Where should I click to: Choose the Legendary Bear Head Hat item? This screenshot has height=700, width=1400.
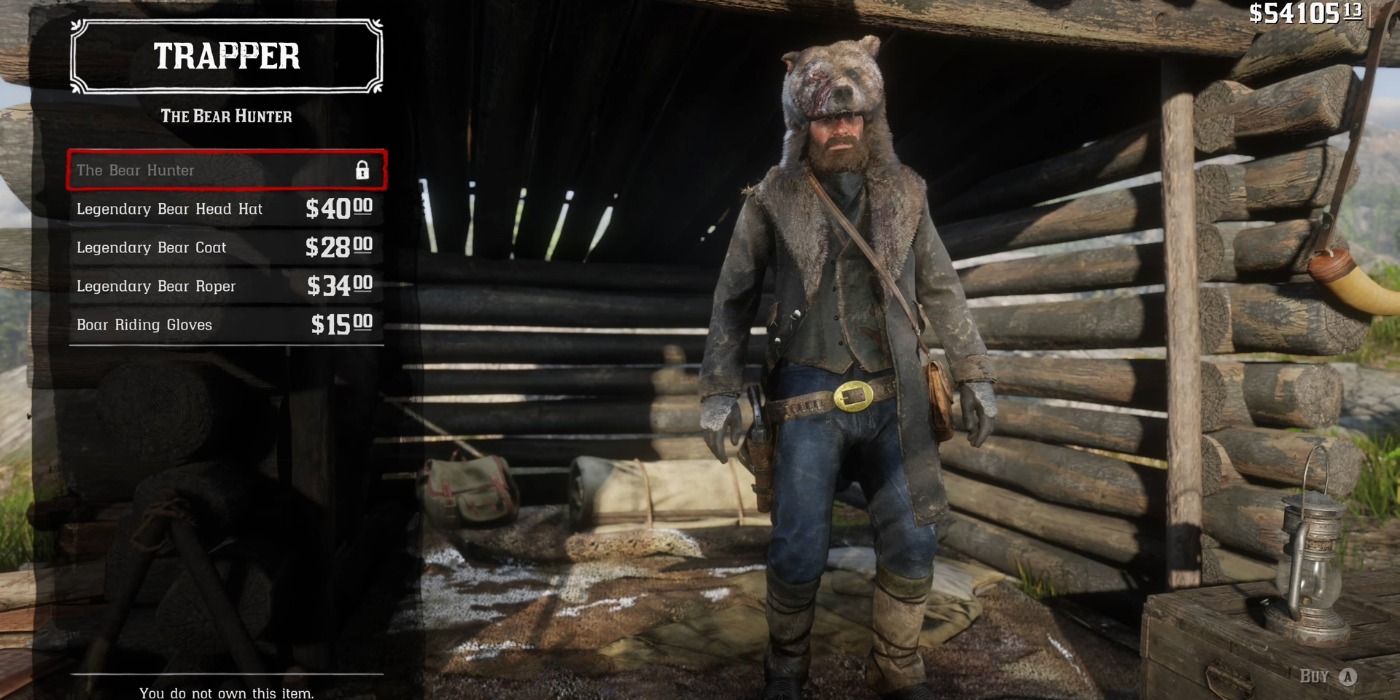coord(226,209)
